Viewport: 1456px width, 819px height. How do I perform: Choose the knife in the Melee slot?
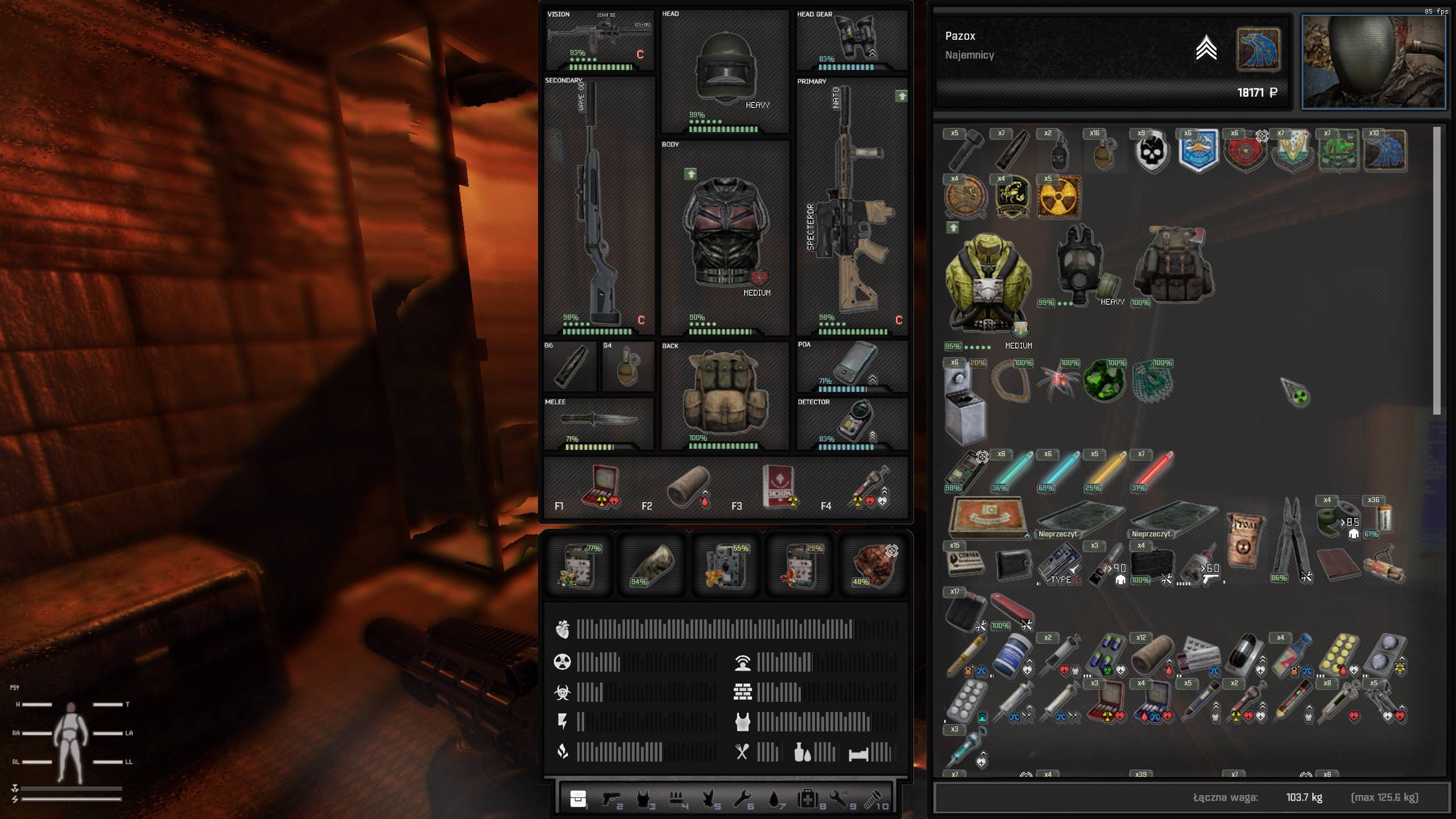tap(598, 420)
